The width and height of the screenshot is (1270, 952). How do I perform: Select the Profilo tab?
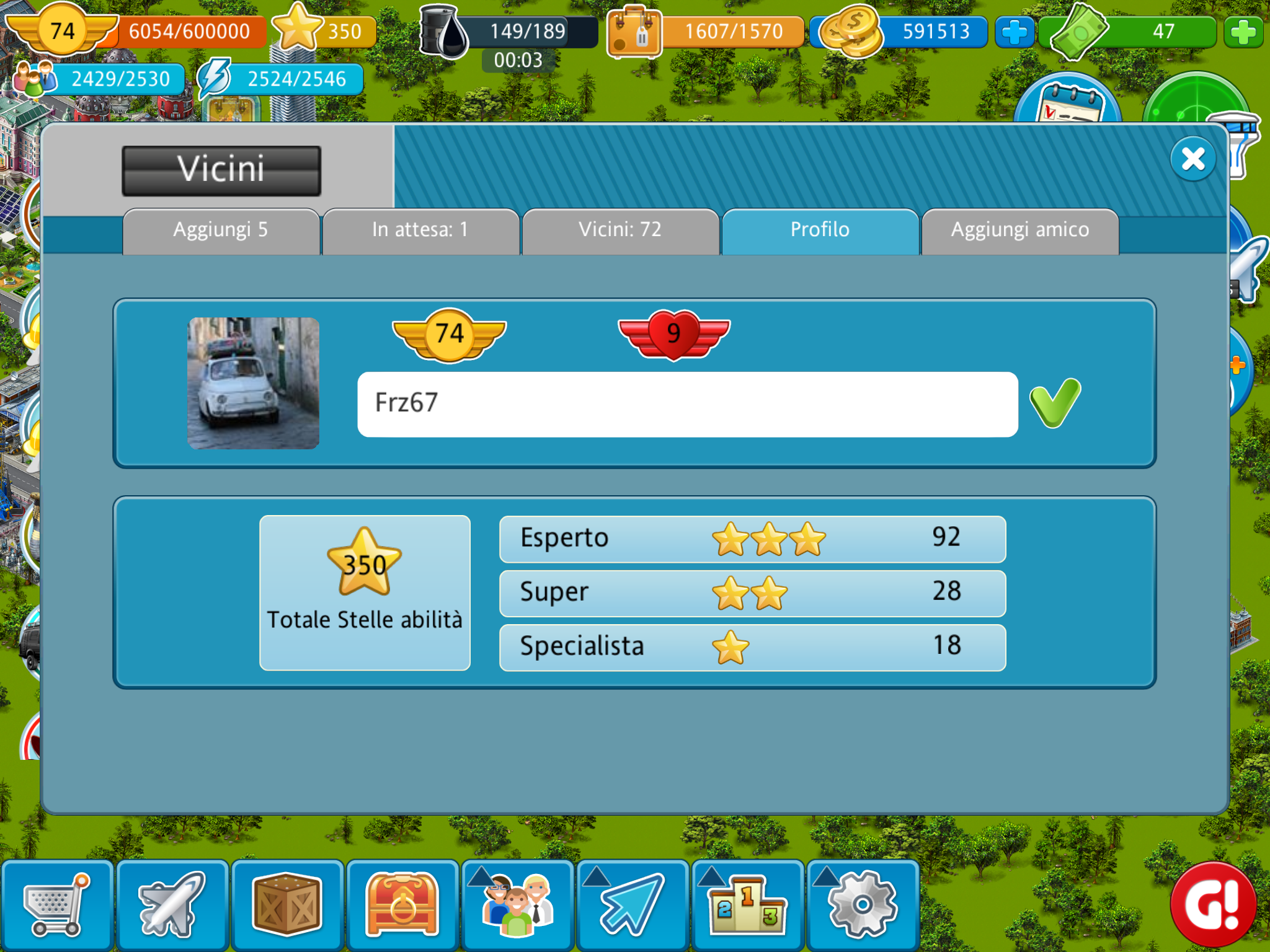pos(820,231)
